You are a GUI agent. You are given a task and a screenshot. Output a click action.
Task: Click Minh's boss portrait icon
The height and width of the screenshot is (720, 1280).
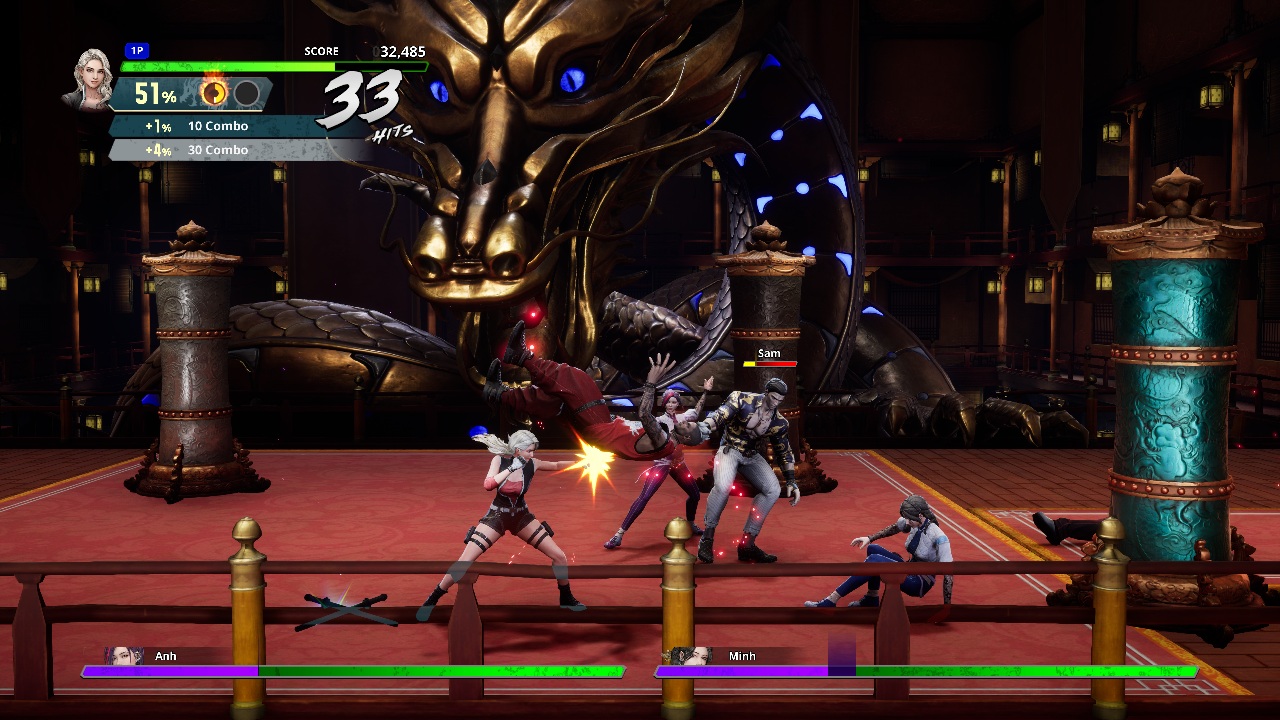[692, 657]
